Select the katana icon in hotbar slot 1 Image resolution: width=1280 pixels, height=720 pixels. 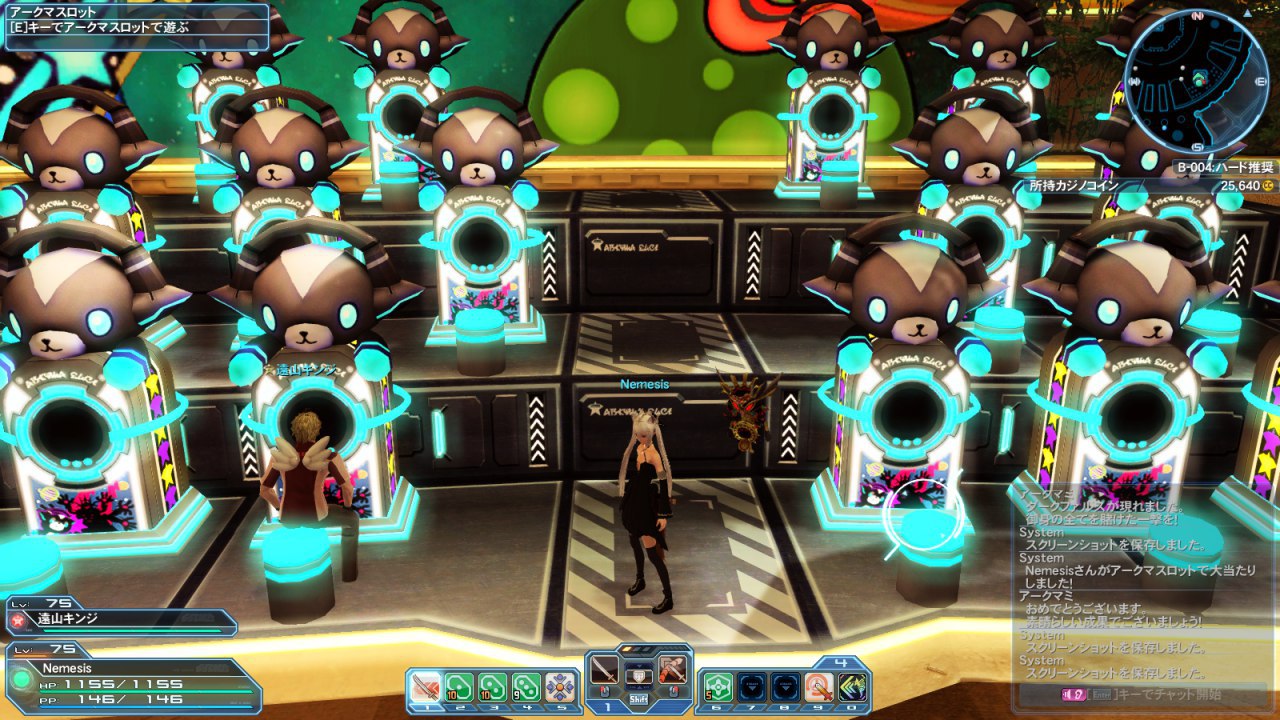coord(426,687)
